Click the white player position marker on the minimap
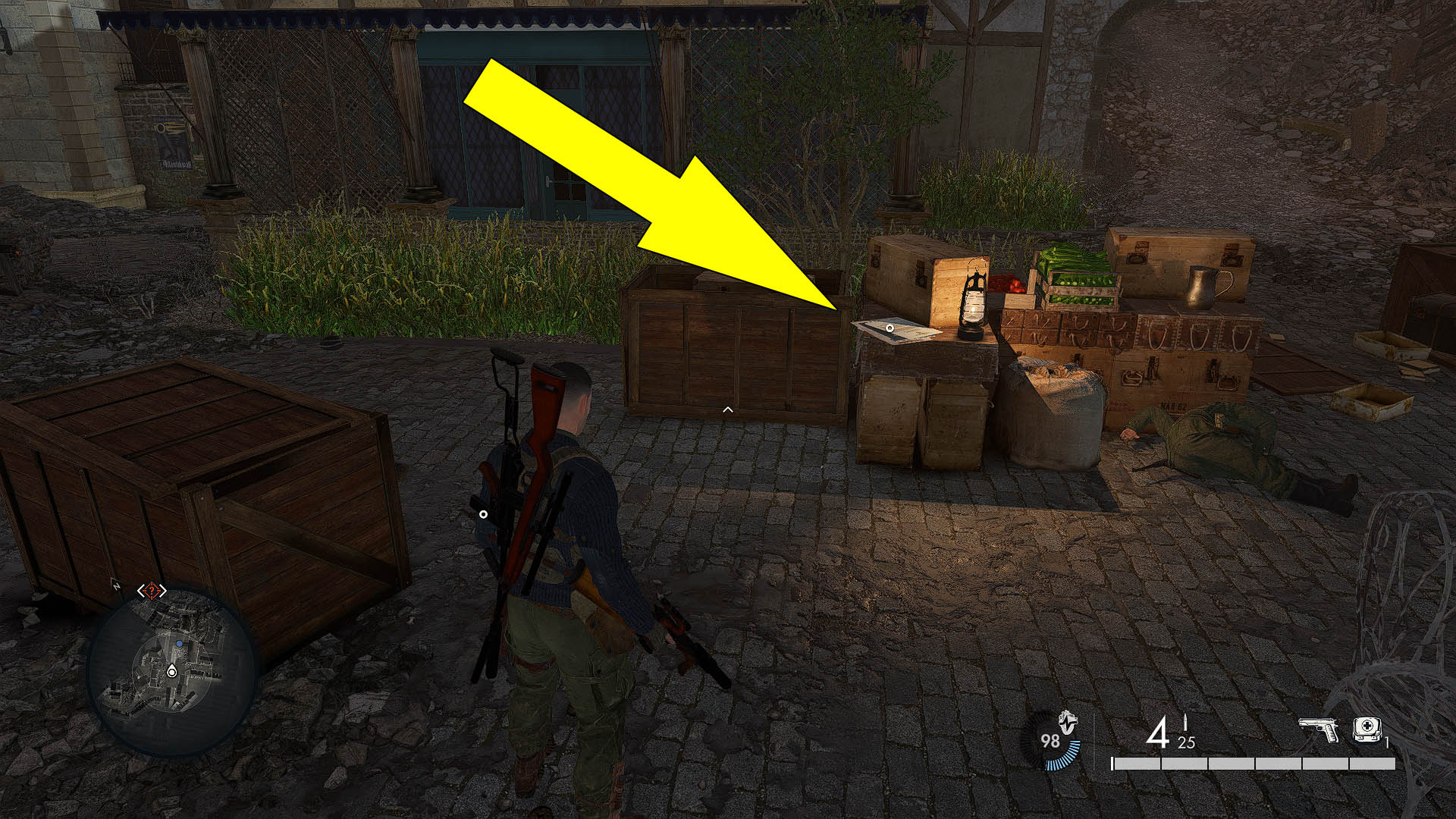The image size is (1456, 819). point(172,673)
